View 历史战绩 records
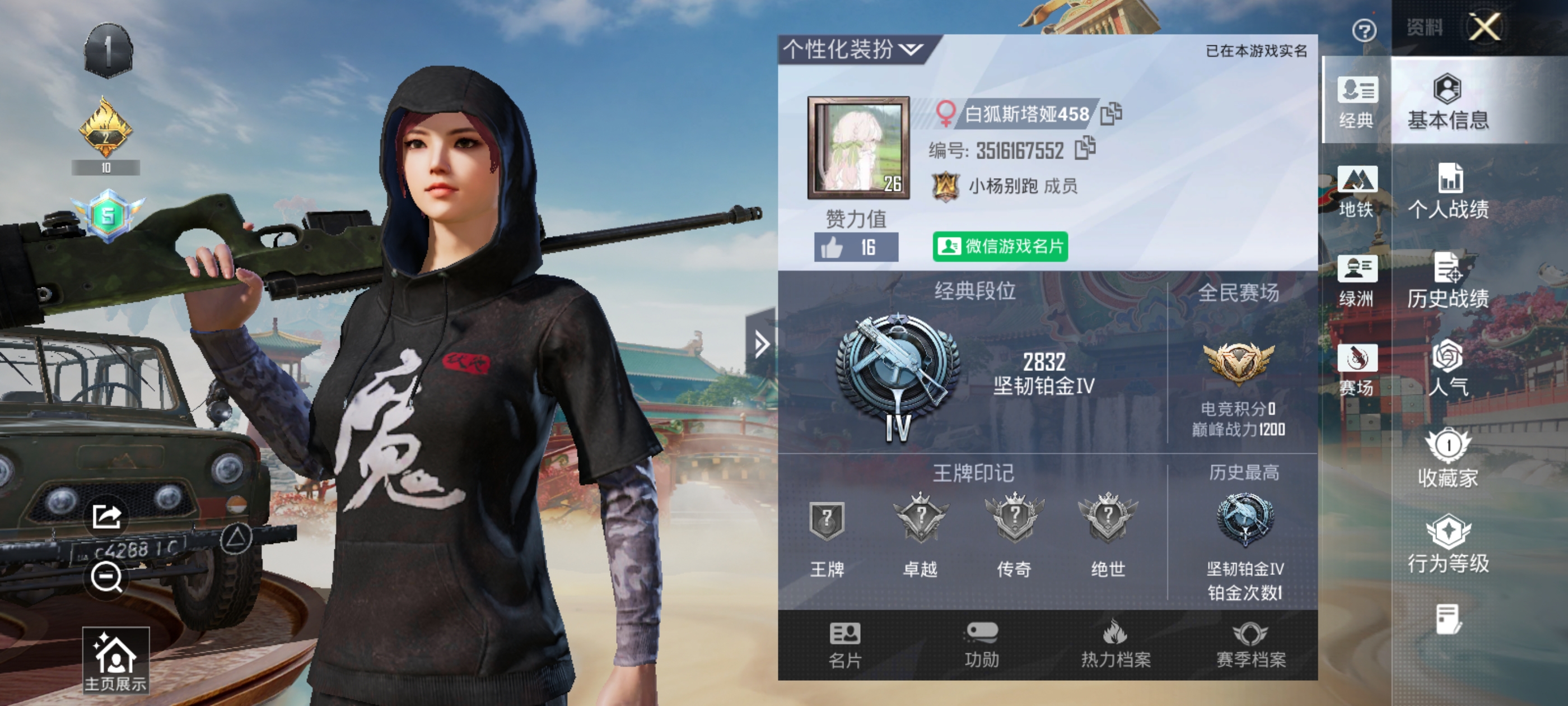 [x=1448, y=281]
